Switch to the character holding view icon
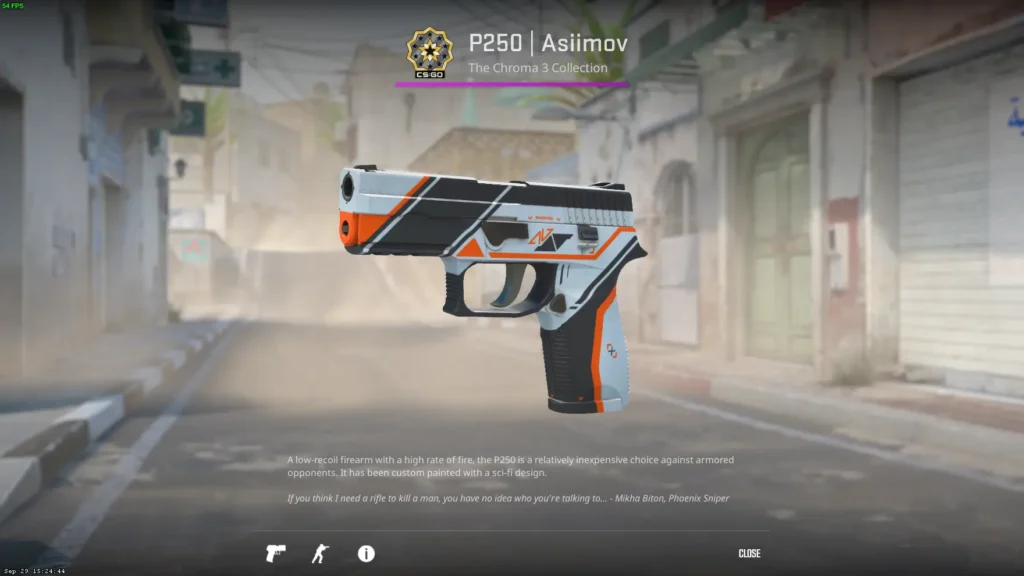This screenshot has height=576, width=1024. tap(319, 553)
